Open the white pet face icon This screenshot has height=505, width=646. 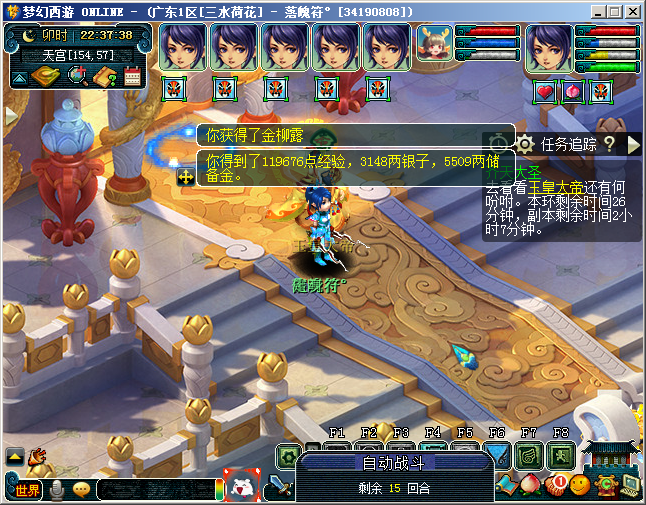[242, 487]
